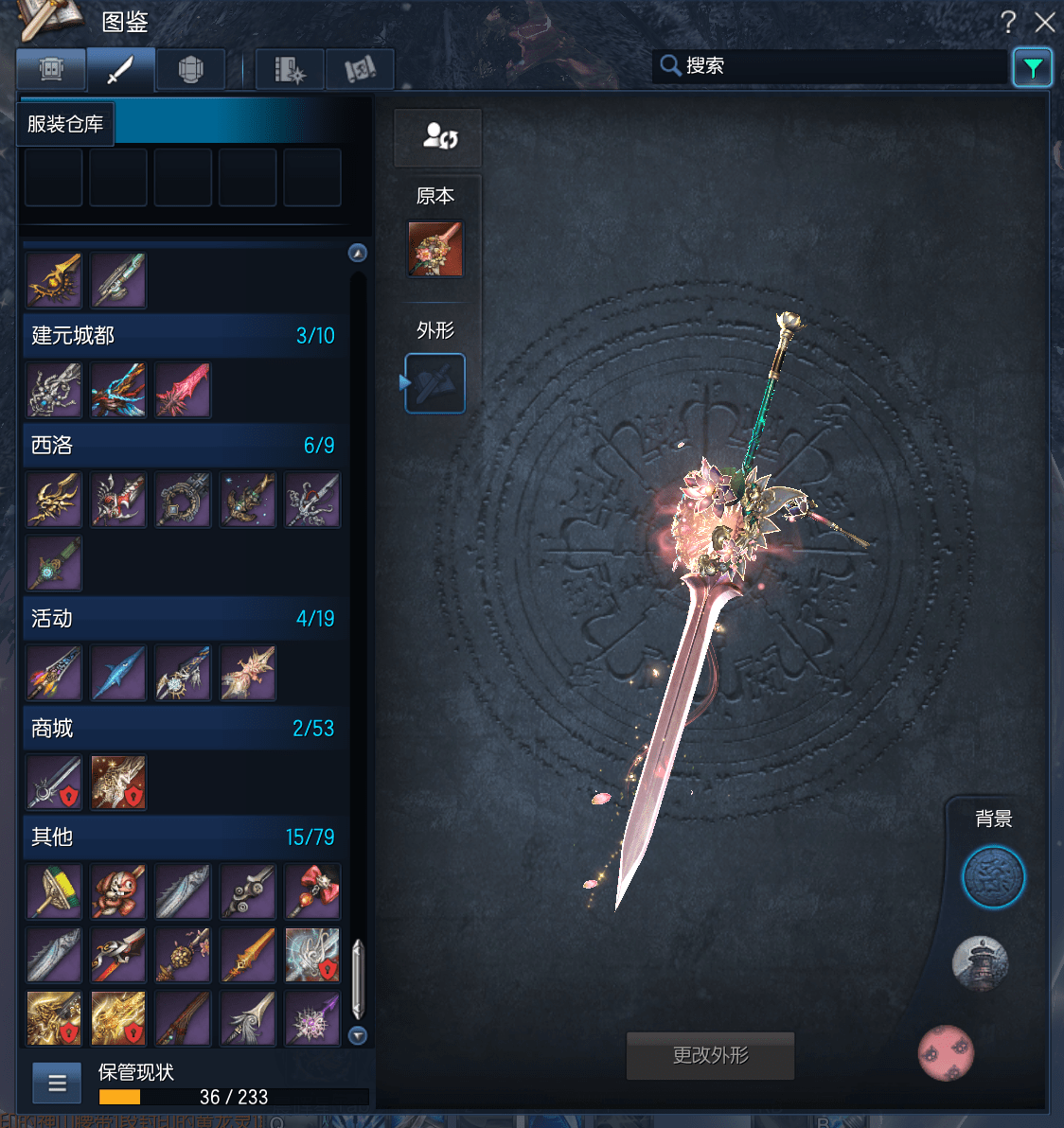1064x1128 pixels.
Task: Select the 外形 appearance slot
Action: click(x=435, y=383)
